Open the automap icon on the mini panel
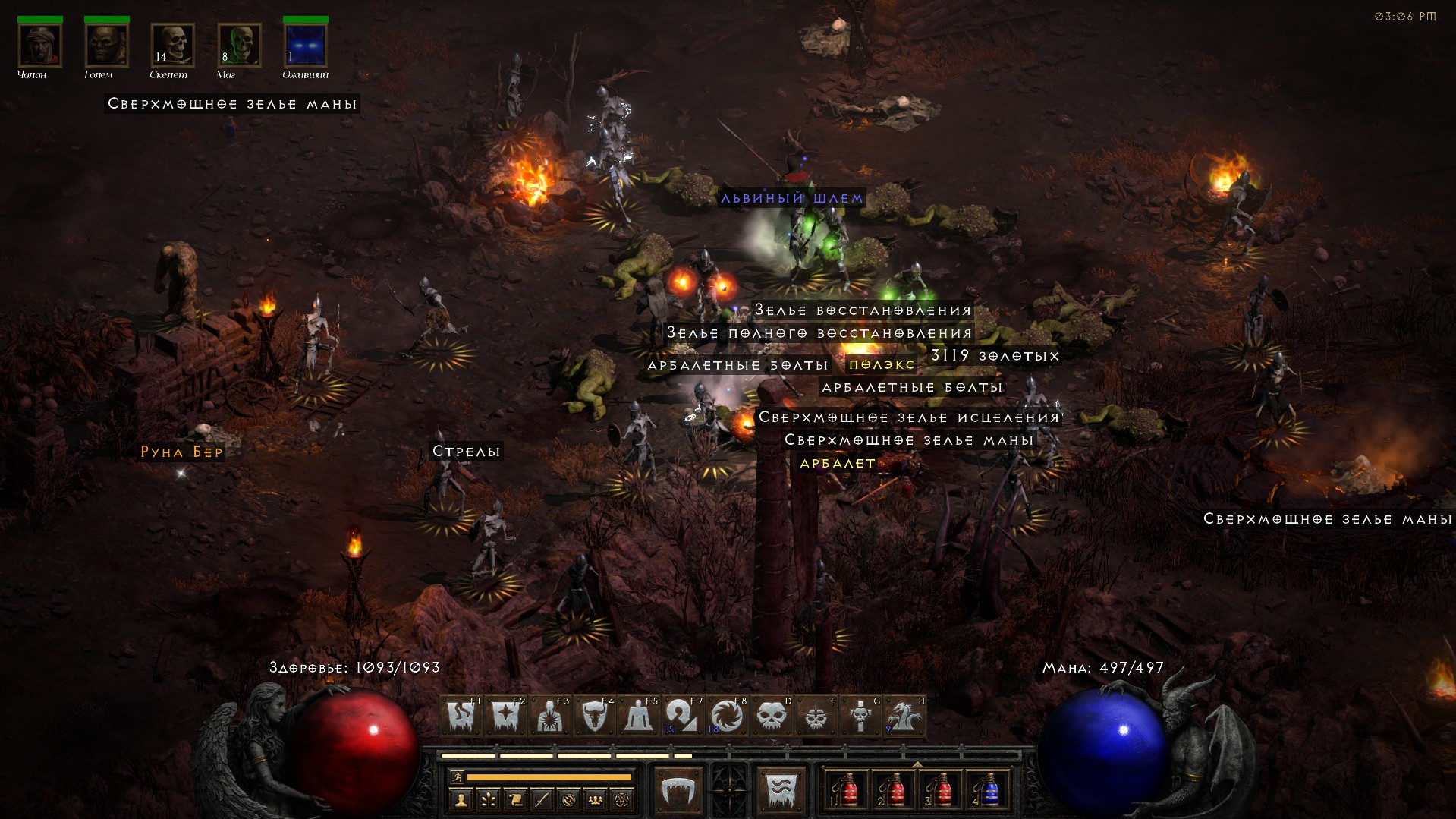Screen dimensions: 1456x819 570,800
